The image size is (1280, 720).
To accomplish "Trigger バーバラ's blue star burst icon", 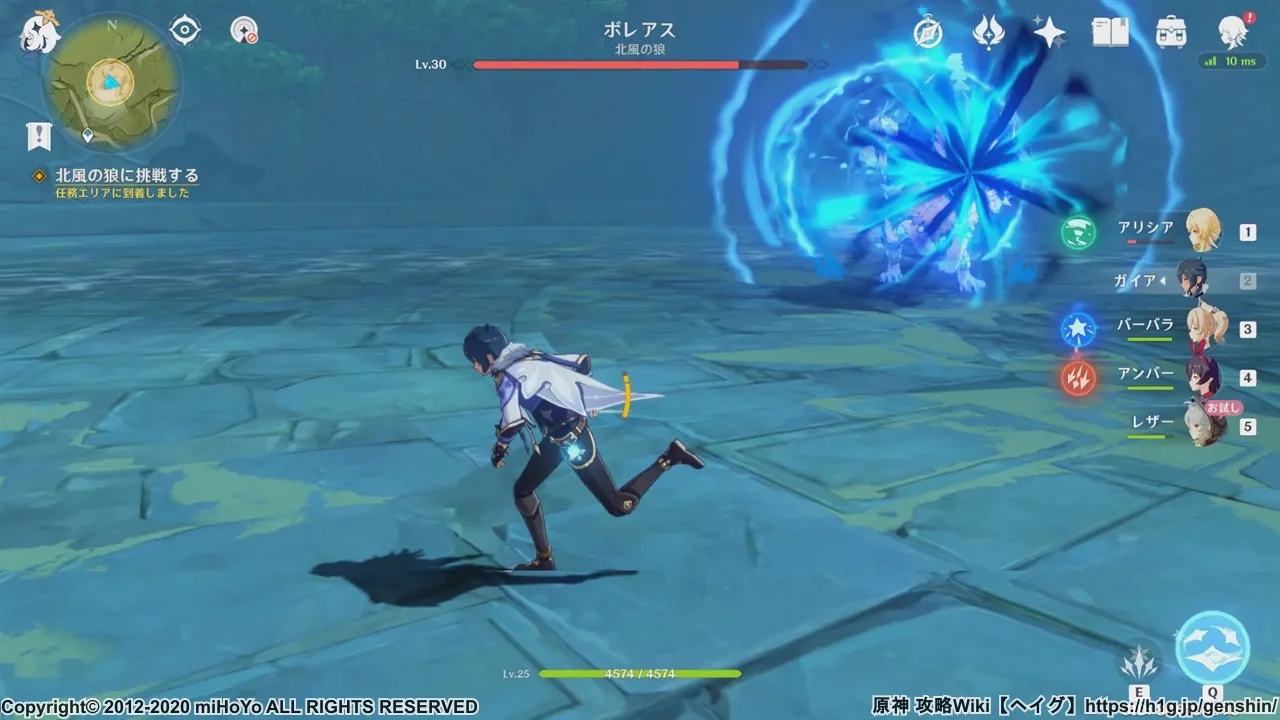I will click(x=1078, y=328).
